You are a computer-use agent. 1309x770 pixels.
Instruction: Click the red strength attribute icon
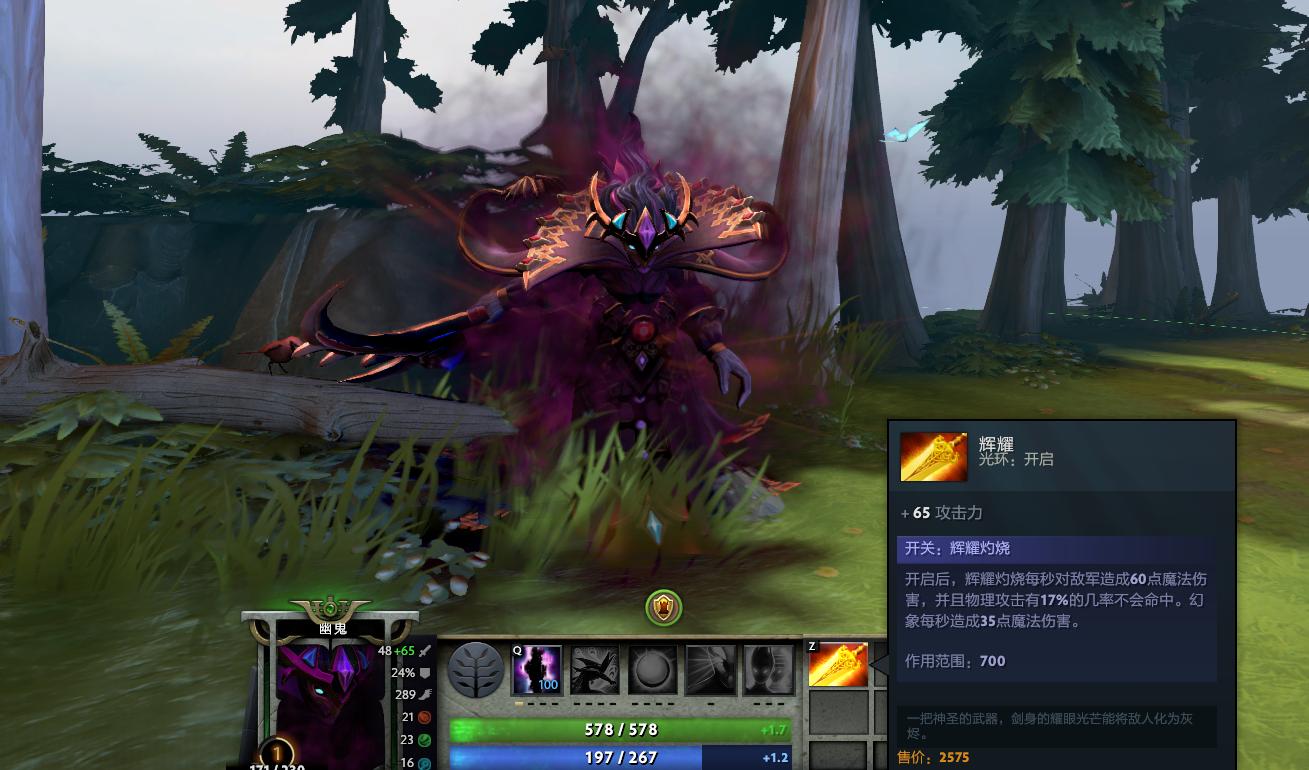coord(424,717)
